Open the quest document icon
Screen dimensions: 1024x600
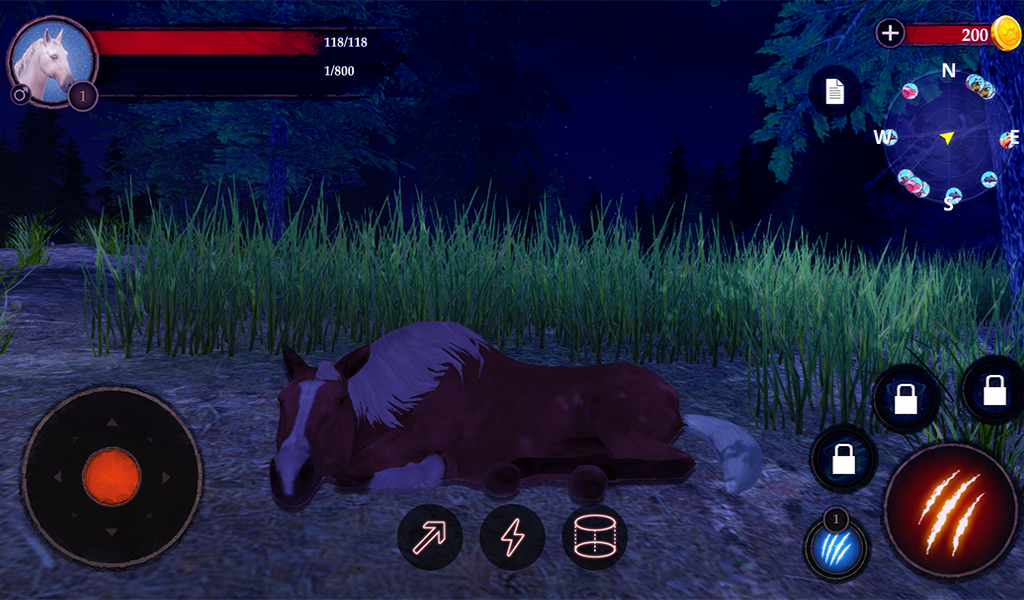tap(835, 92)
